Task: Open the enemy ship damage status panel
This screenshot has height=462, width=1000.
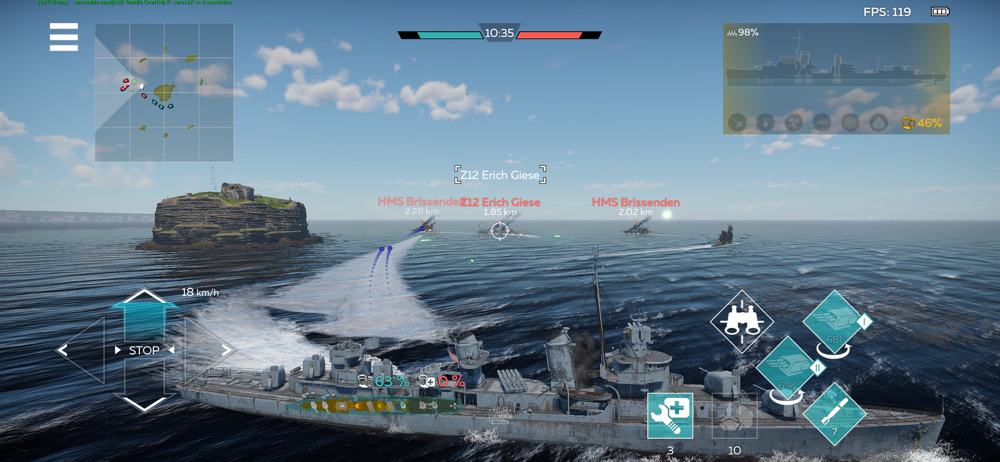Action: pyautogui.click(x=836, y=78)
